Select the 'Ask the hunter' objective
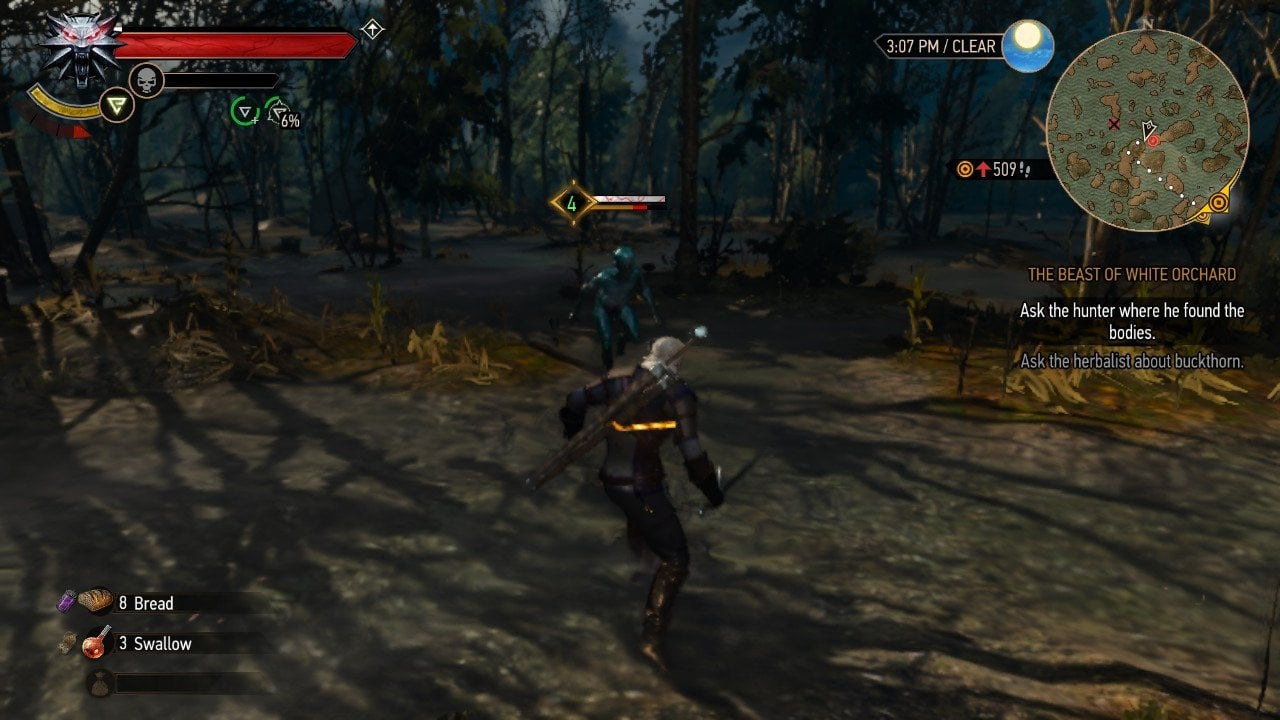Image resolution: width=1280 pixels, height=720 pixels. 1131,321
